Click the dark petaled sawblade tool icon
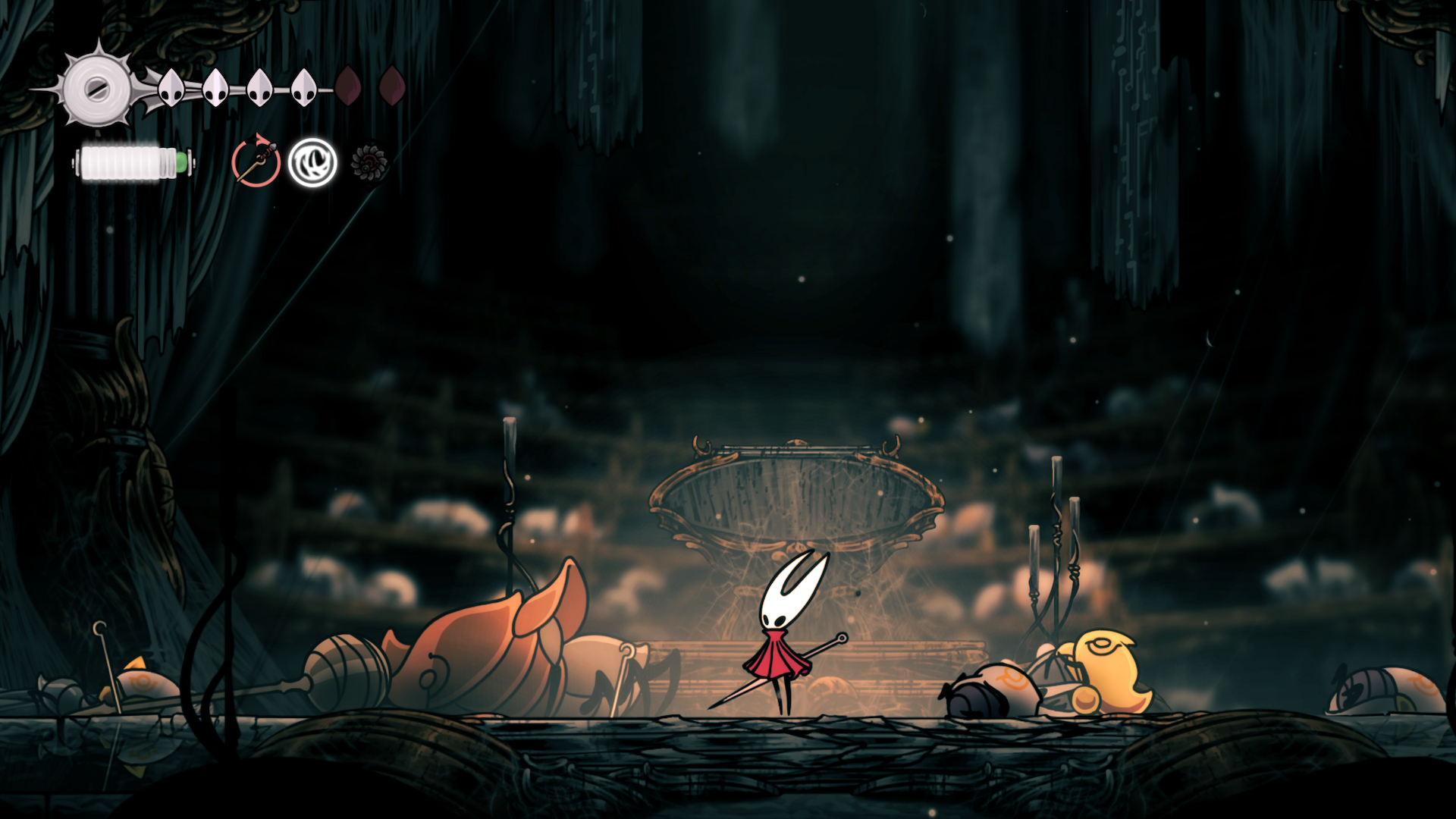The width and height of the screenshot is (1456, 819). tap(369, 162)
